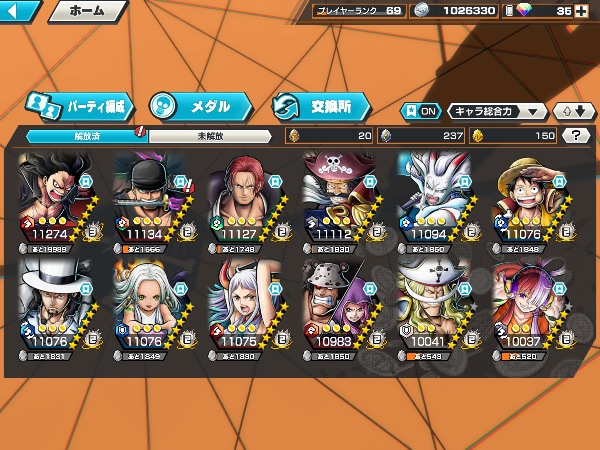Open the キャラ総合力 sort dropdown
This screenshot has height=450, width=600.
coord(496,111)
